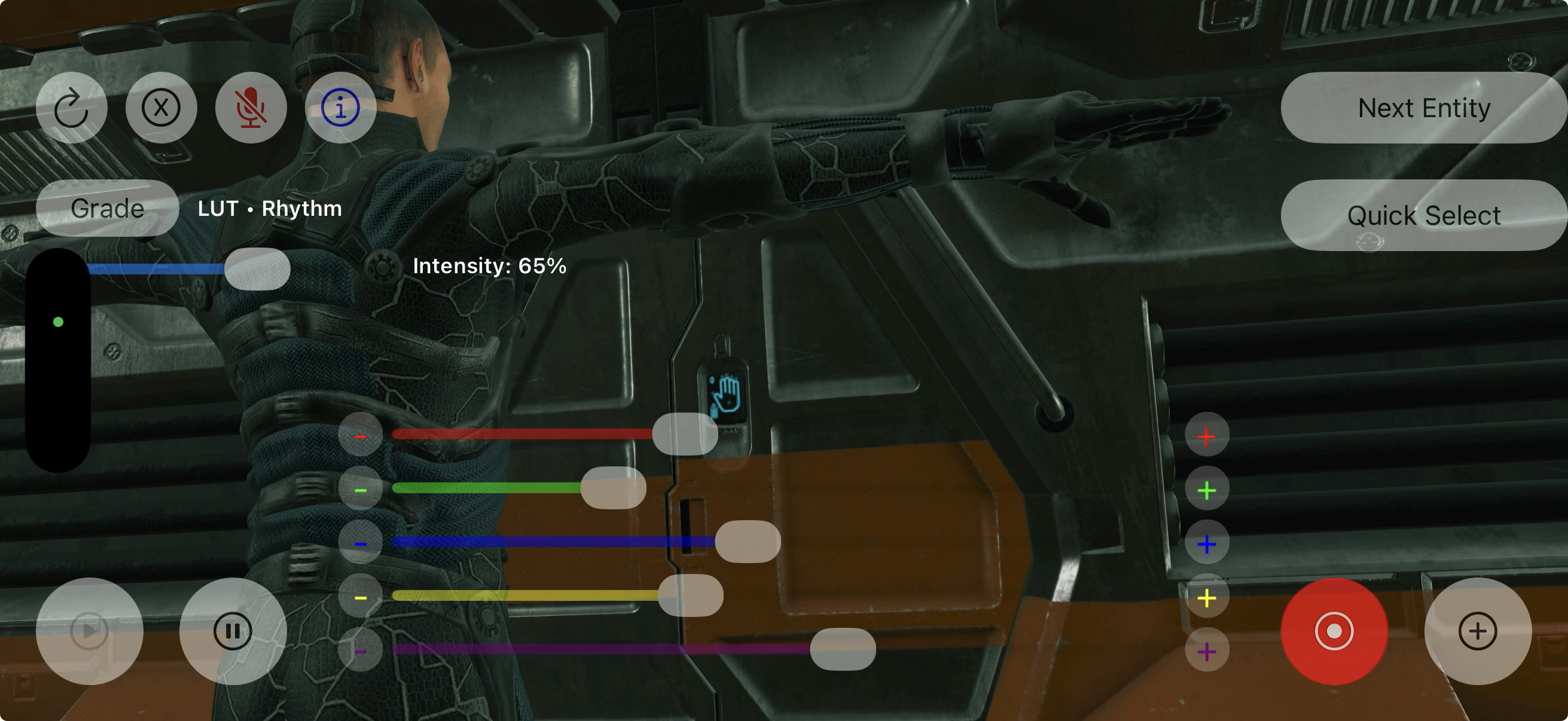This screenshot has width=1568, height=721.
Task: Increase the red channel with plus
Action: point(1206,435)
